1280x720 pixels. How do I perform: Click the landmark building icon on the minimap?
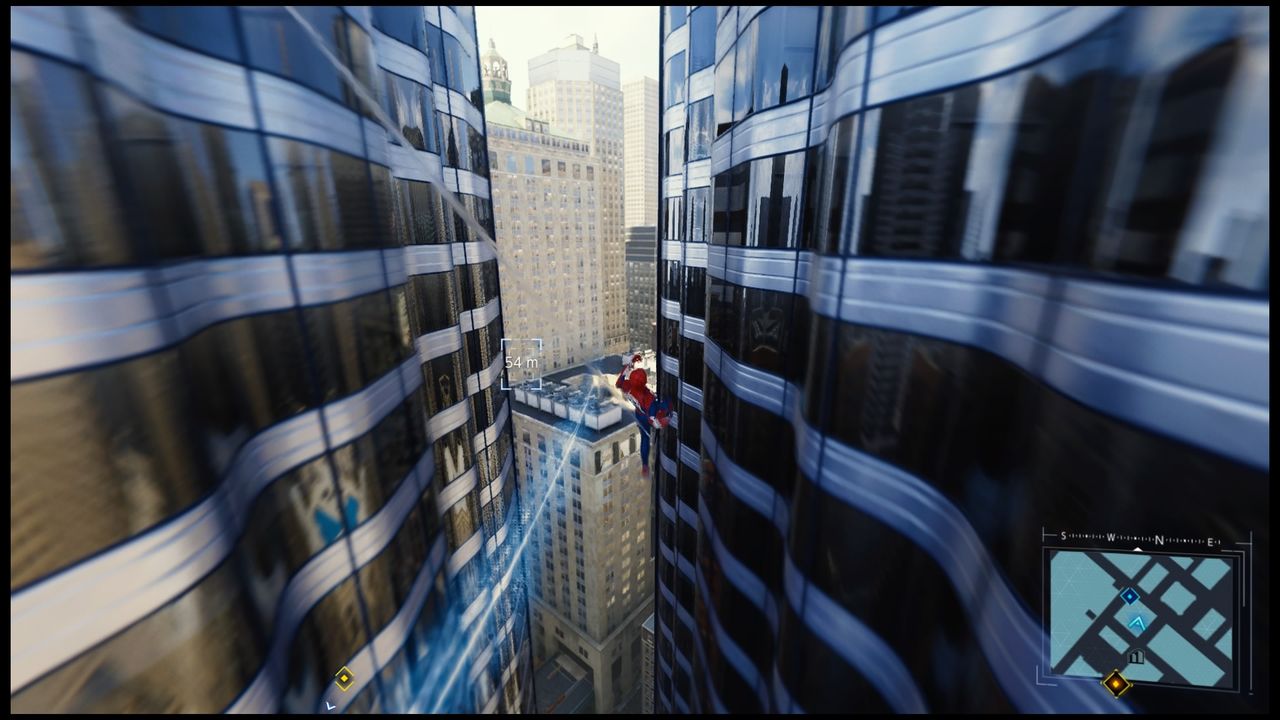[x=1136, y=656]
